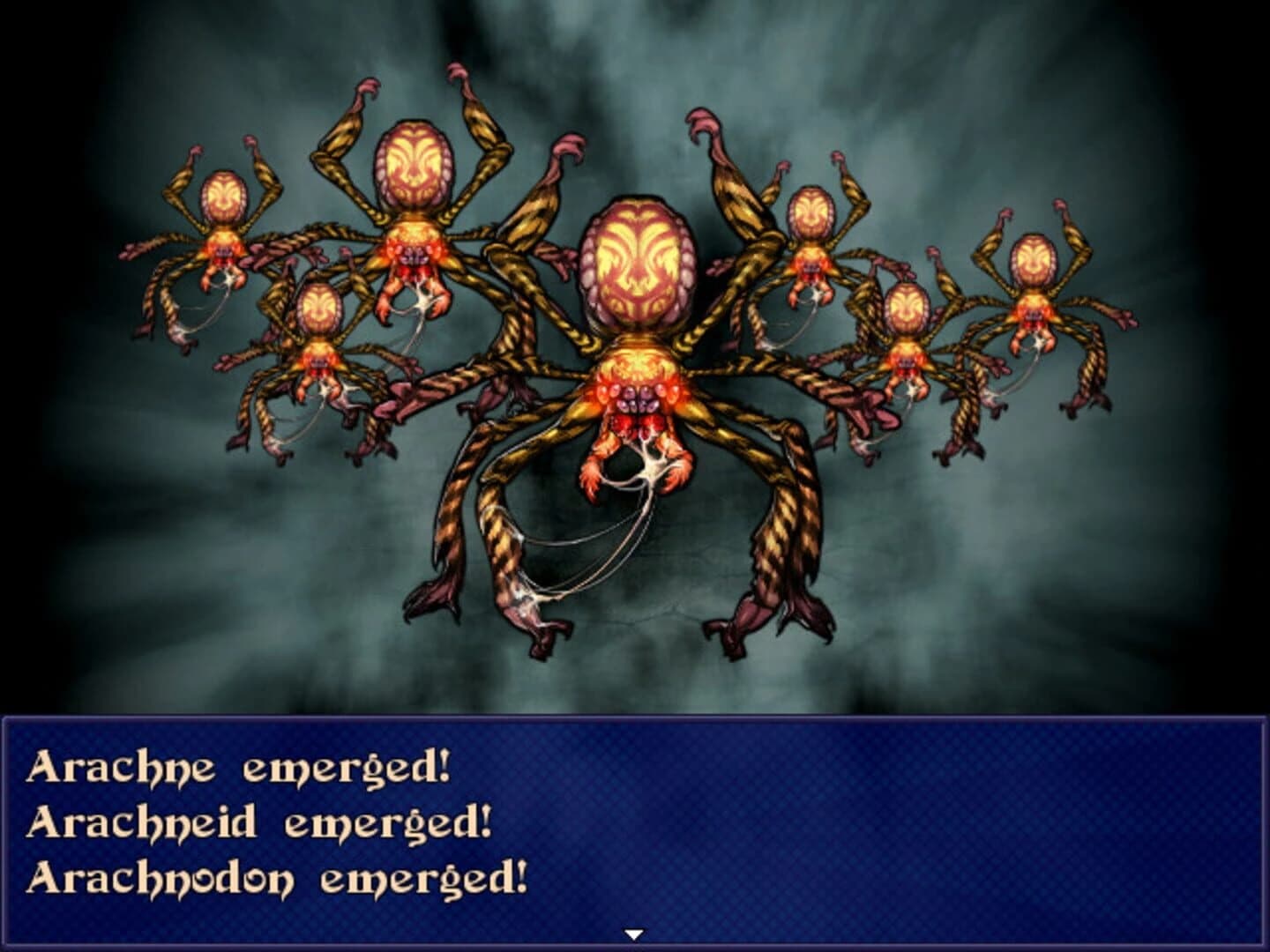
Task: Click the upper-right spider near the top edge
Action: click(x=811, y=229)
